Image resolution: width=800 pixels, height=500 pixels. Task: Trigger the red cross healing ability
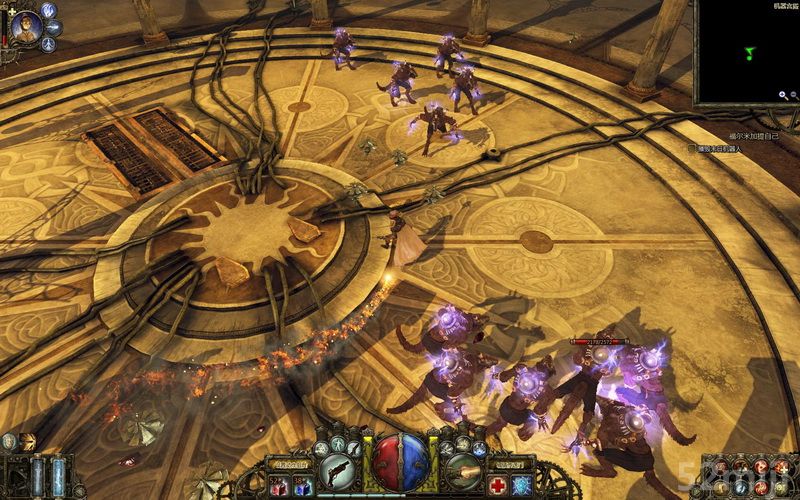499,485
